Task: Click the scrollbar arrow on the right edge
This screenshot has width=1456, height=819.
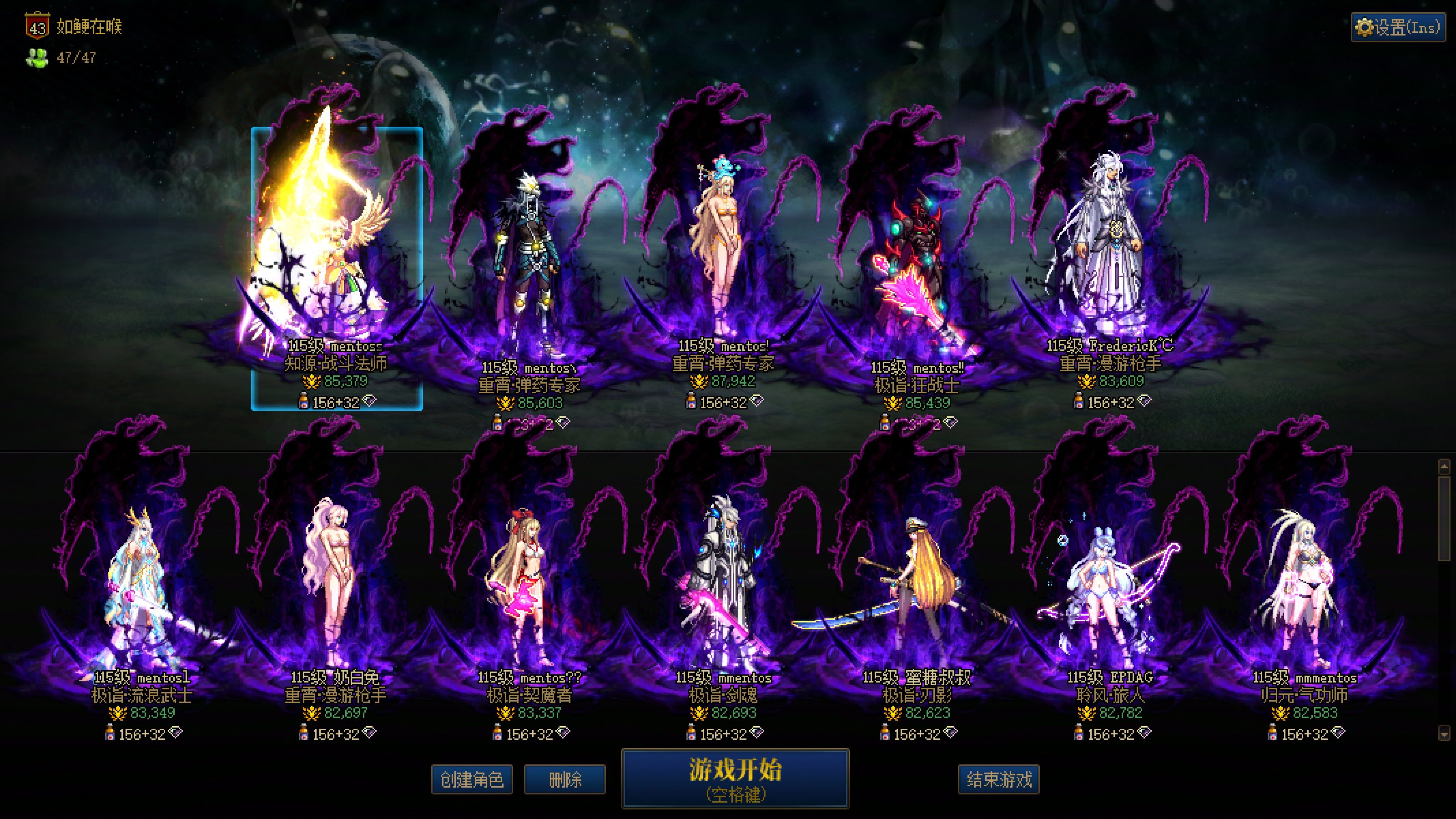Action: (1445, 467)
